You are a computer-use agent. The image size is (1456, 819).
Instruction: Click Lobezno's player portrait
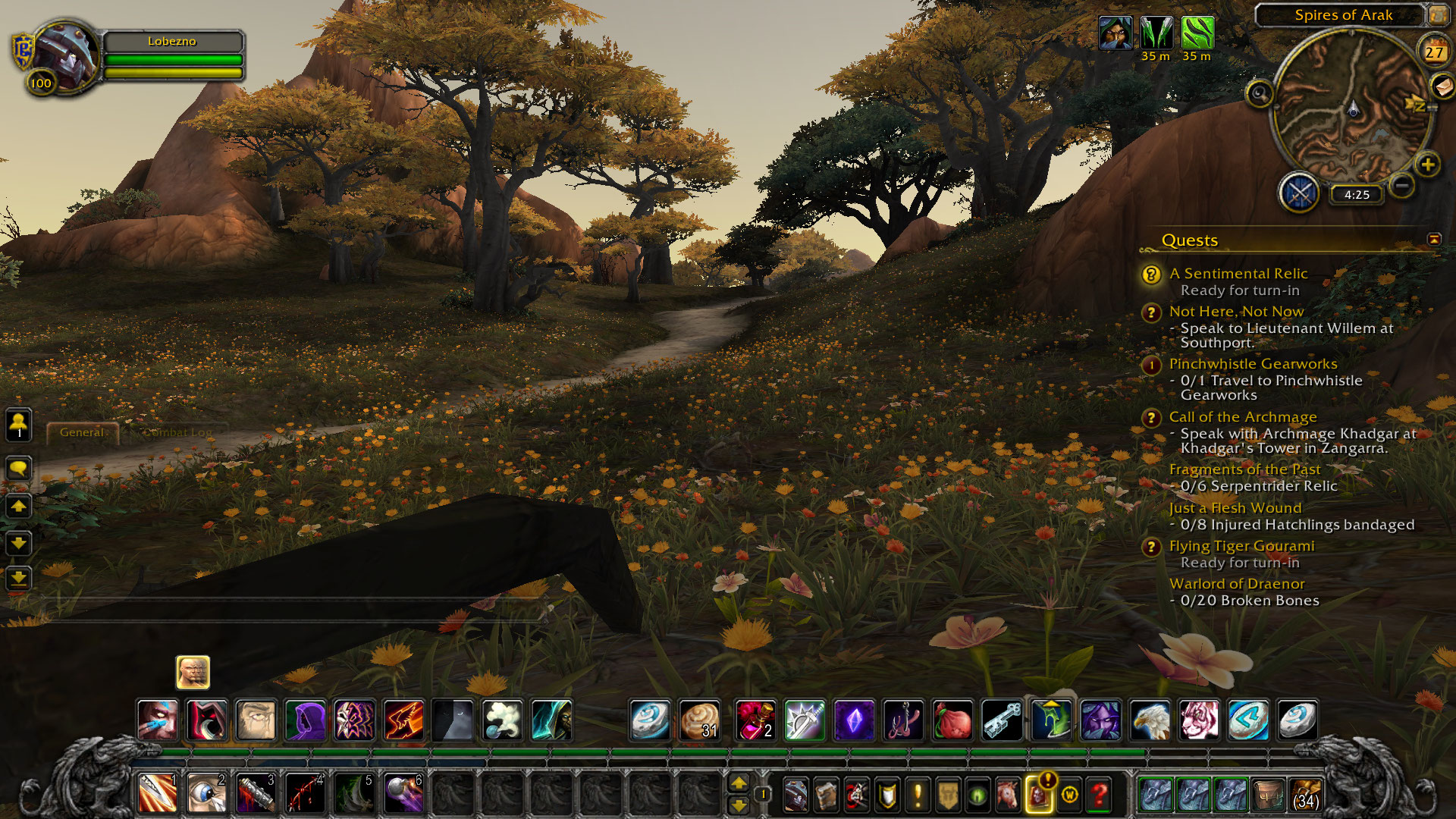66,55
